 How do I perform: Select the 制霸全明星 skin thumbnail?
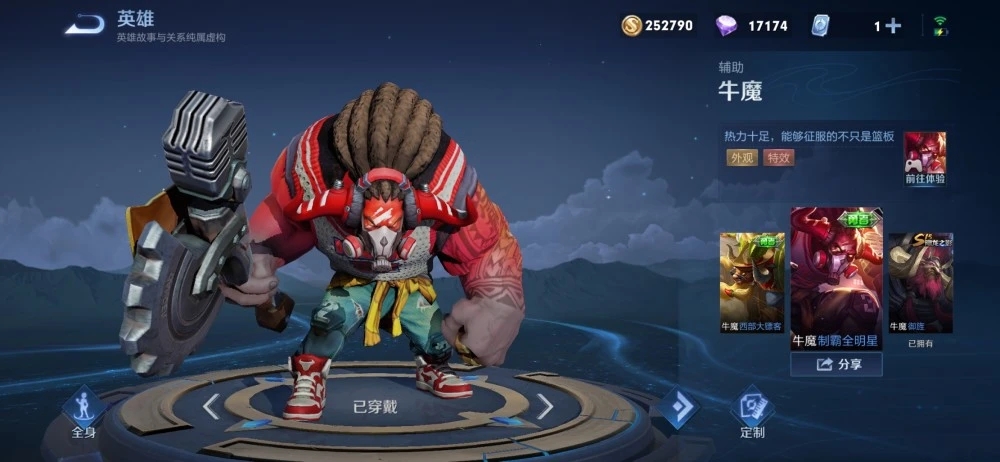click(x=836, y=277)
